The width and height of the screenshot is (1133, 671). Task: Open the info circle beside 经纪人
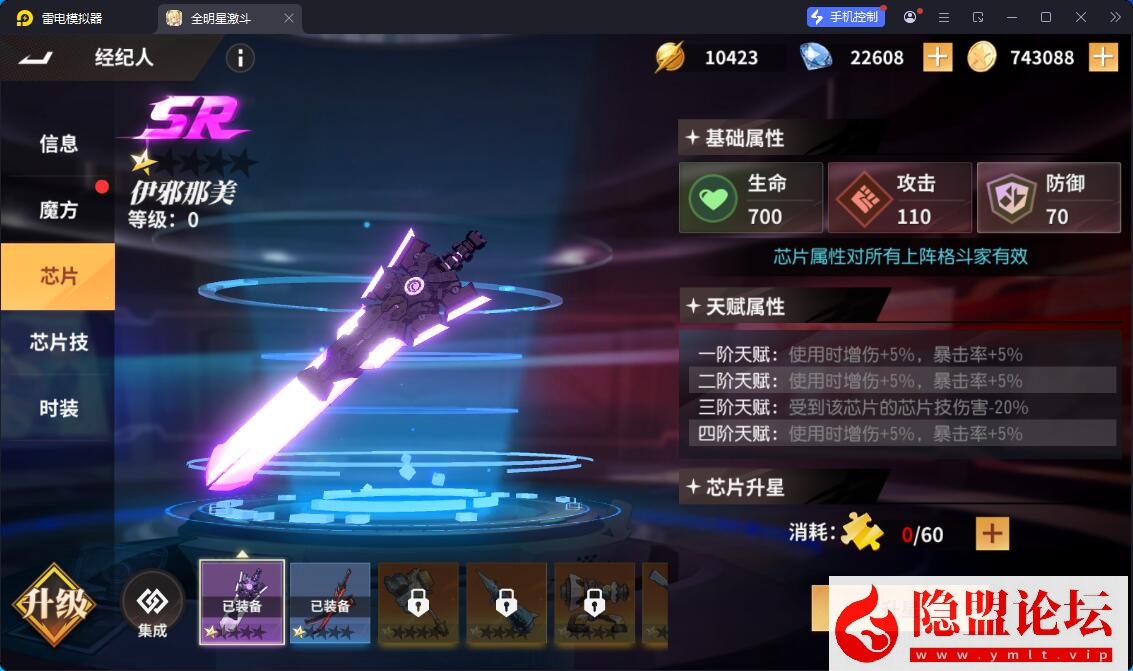point(240,58)
